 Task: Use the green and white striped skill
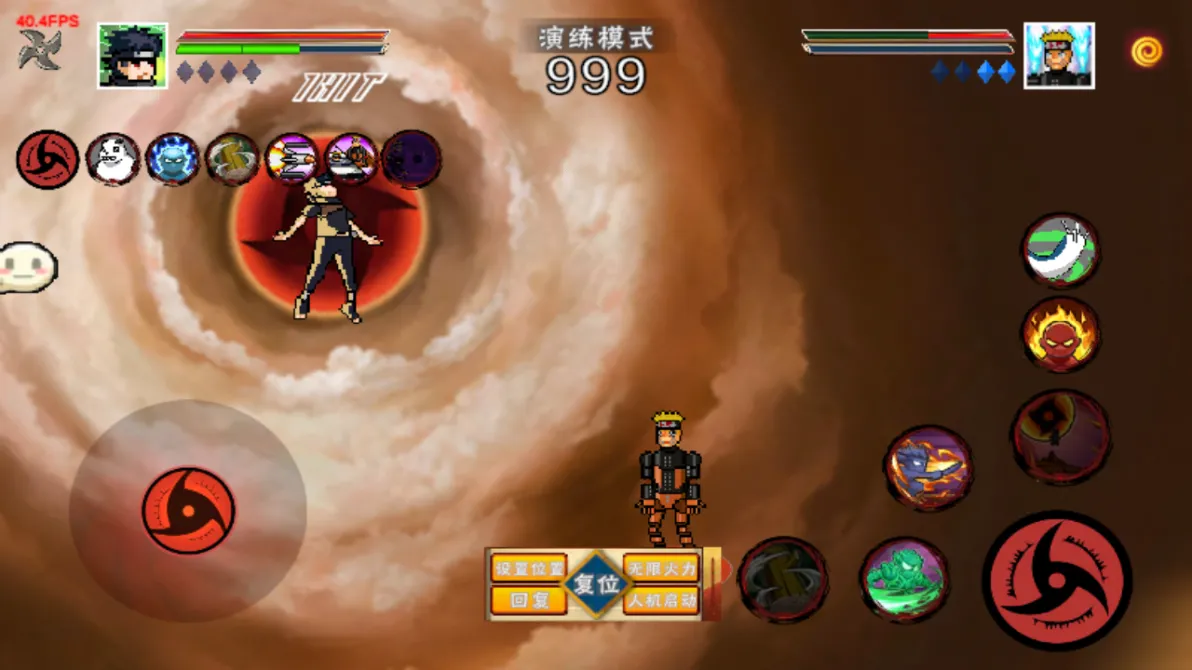point(1060,250)
